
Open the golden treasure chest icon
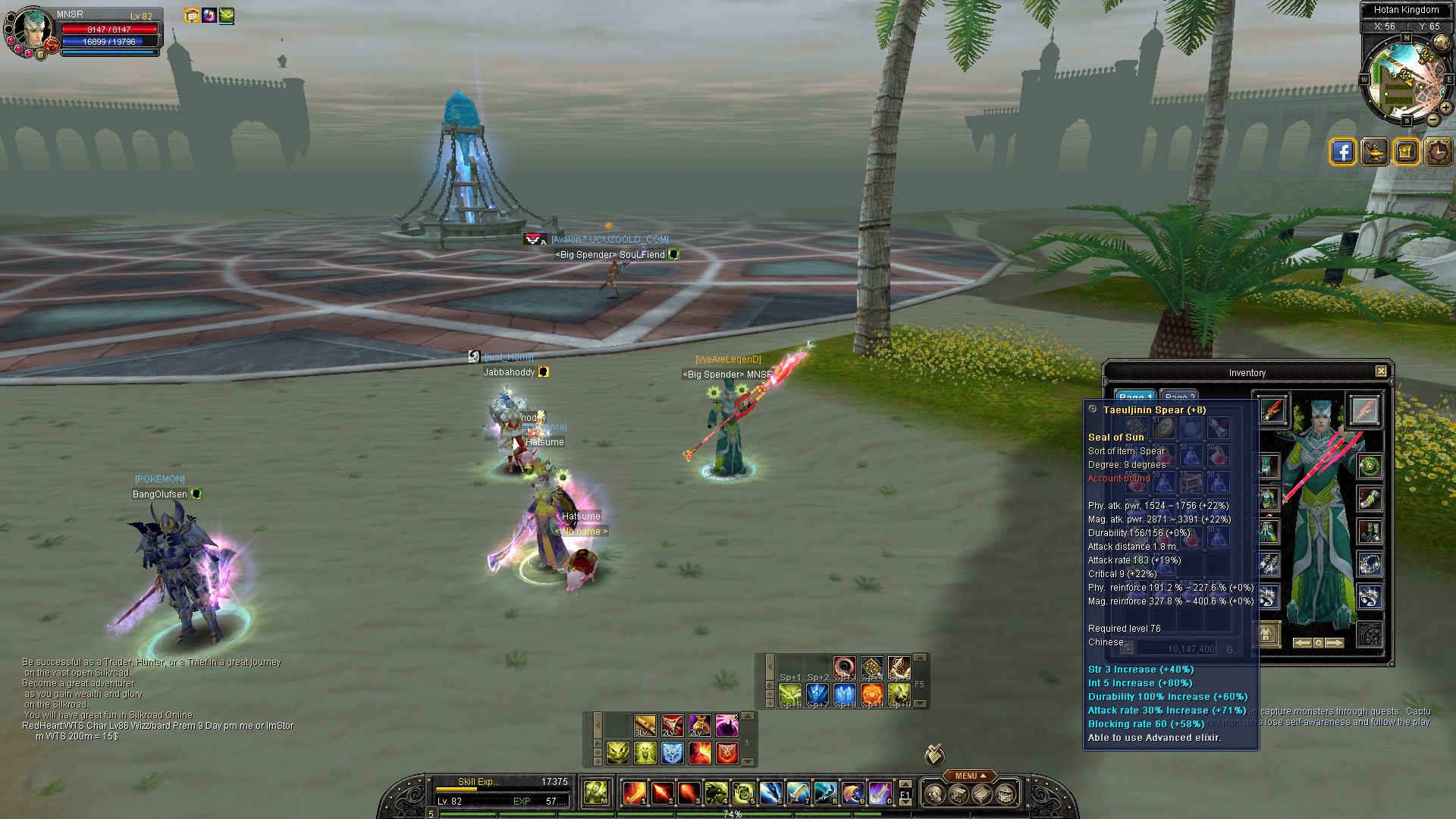point(1406,152)
